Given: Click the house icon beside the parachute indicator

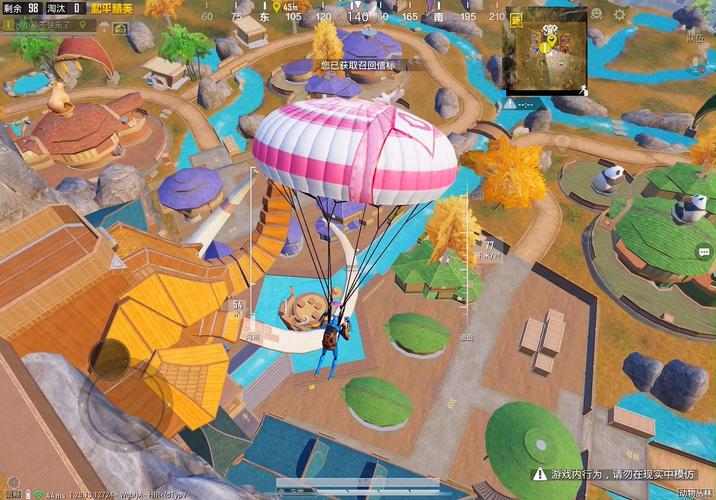Looking at the screenshot, I should (120, 29).
